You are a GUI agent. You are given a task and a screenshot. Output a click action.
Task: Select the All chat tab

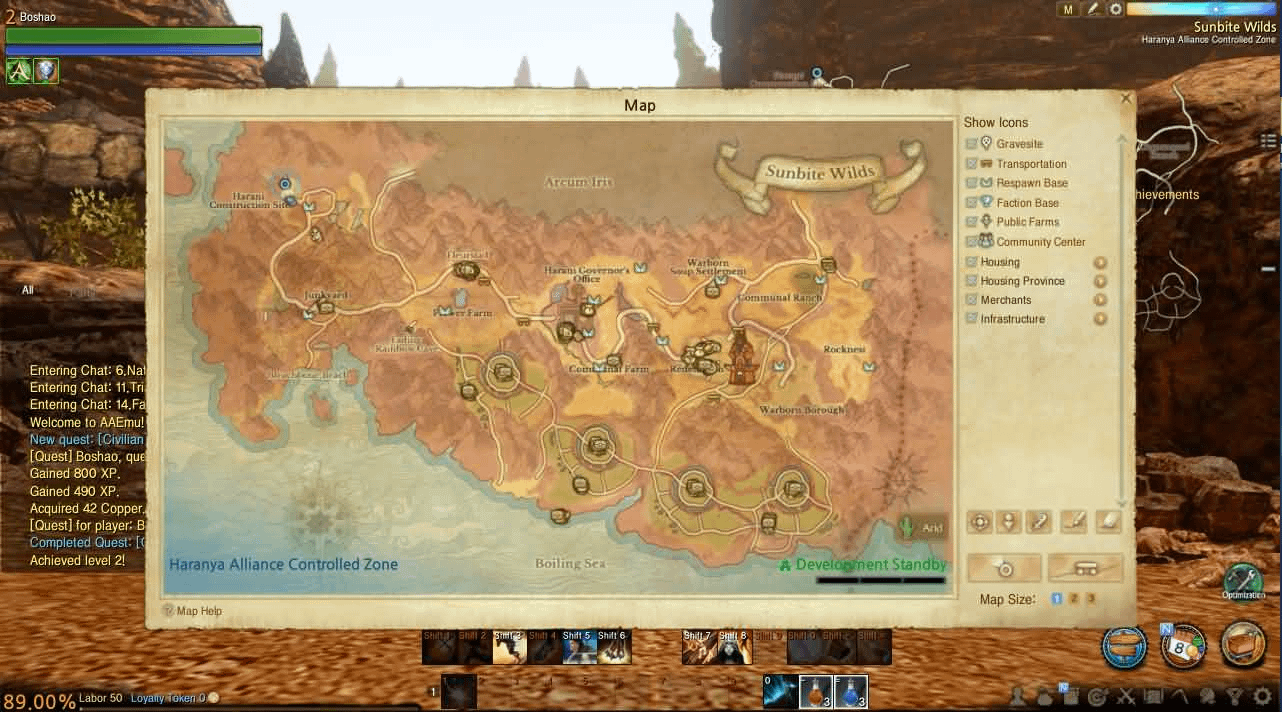(x=28, y=291)
